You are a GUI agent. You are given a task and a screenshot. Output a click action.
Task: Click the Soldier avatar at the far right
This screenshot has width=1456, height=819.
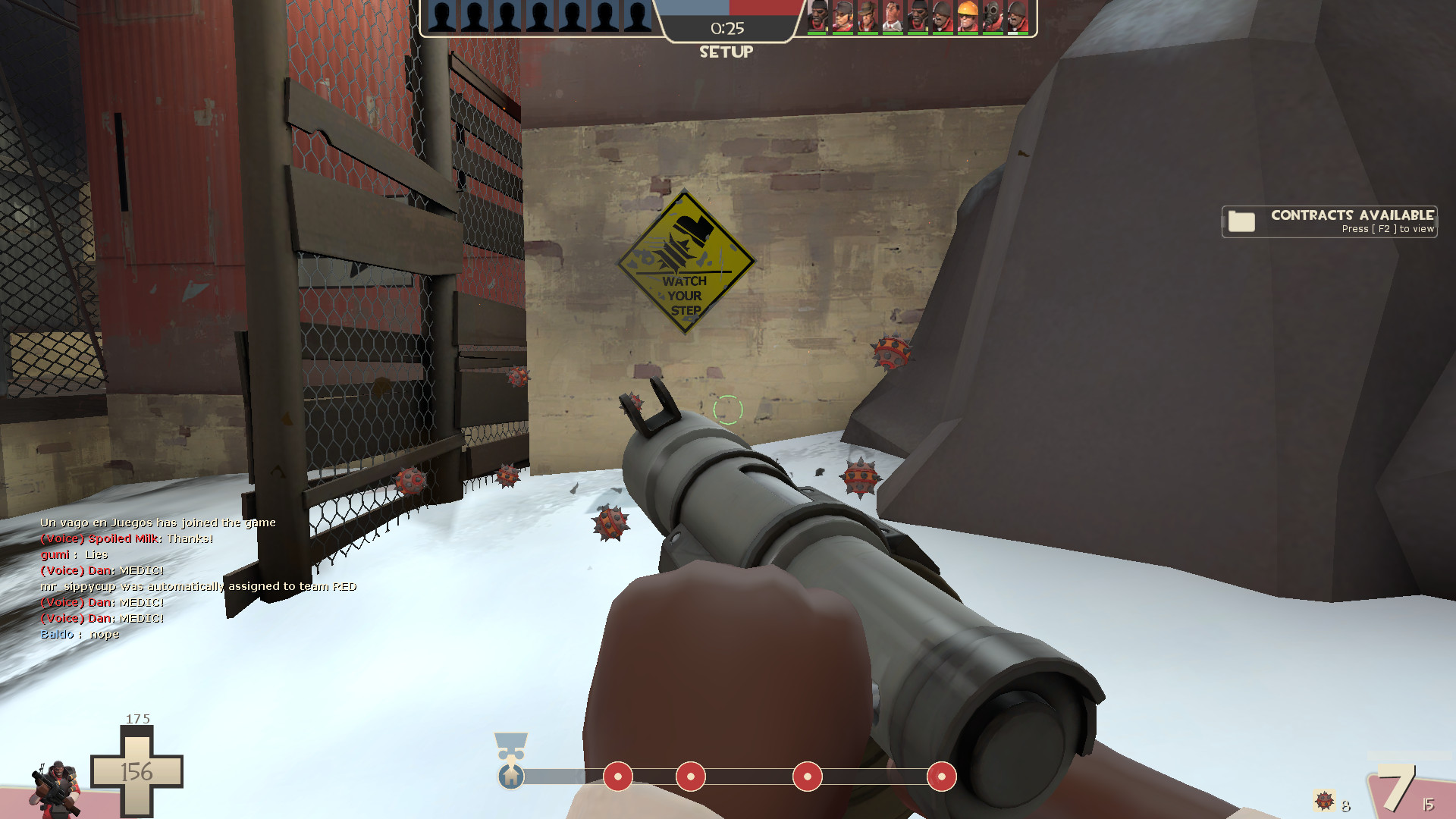(1018, 17)
